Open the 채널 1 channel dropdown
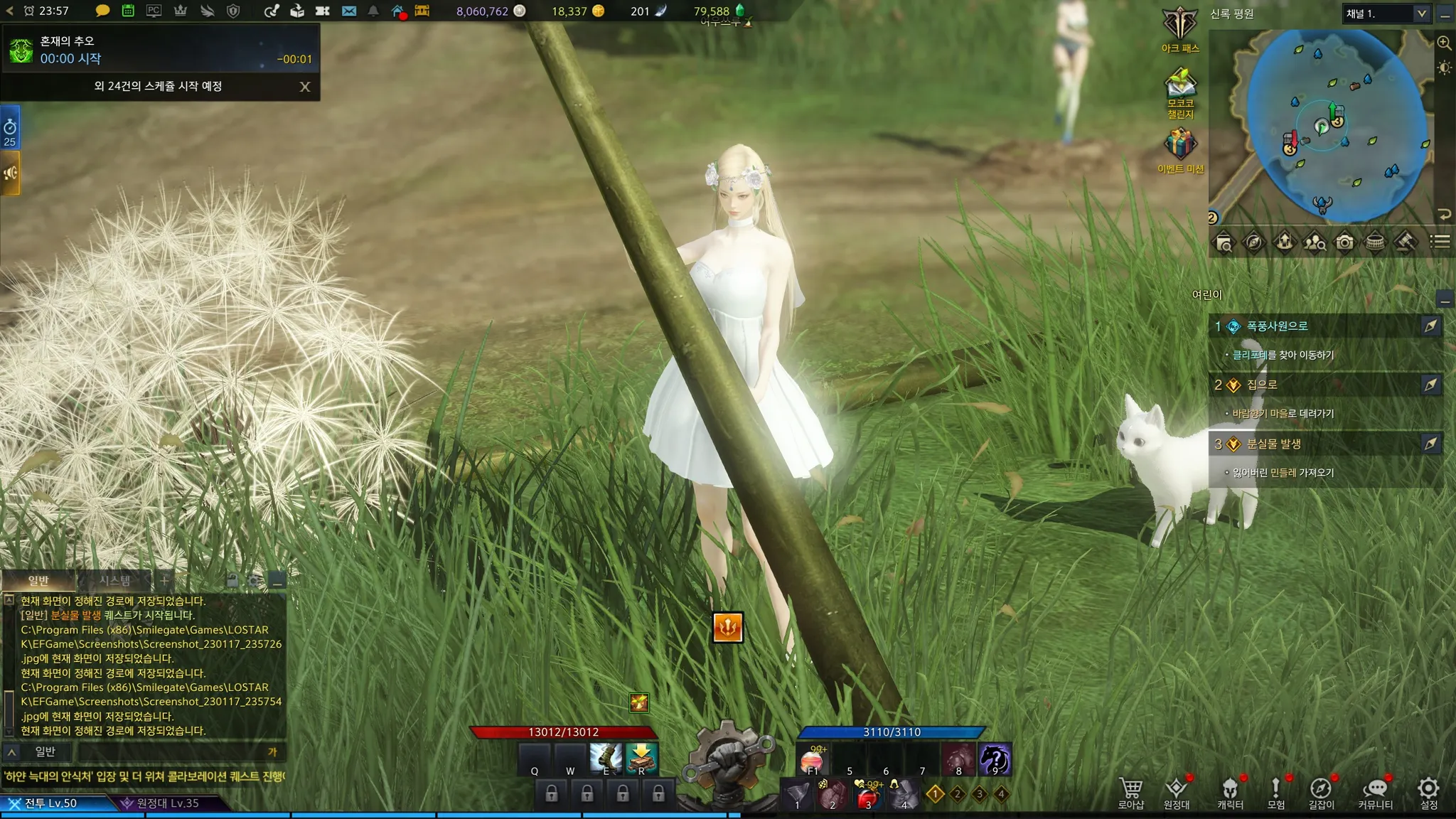Screen dimensions: 1456x819 (1386, 14)
